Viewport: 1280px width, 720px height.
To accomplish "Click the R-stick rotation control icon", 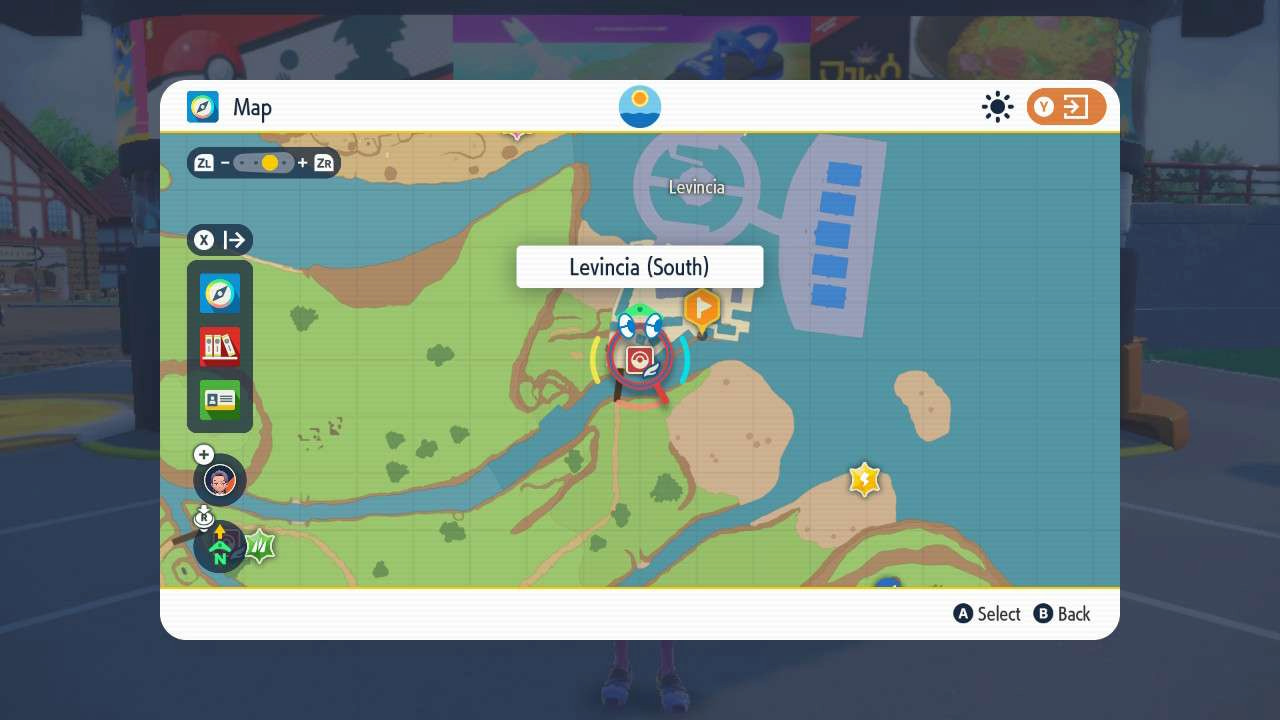I will [x=204, y=516].
